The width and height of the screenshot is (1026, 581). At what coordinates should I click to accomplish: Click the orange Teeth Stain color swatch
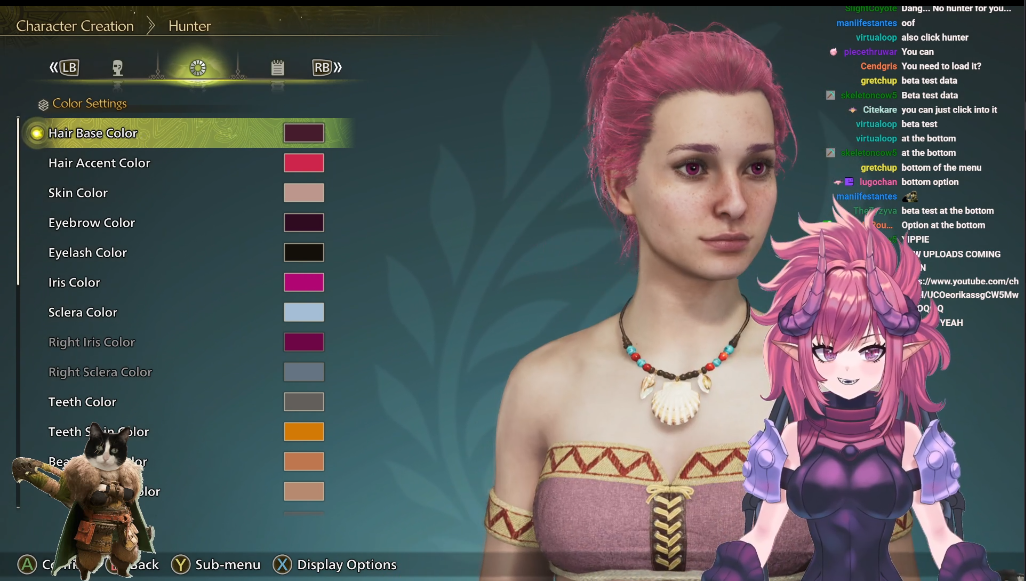tap(304, 432)
